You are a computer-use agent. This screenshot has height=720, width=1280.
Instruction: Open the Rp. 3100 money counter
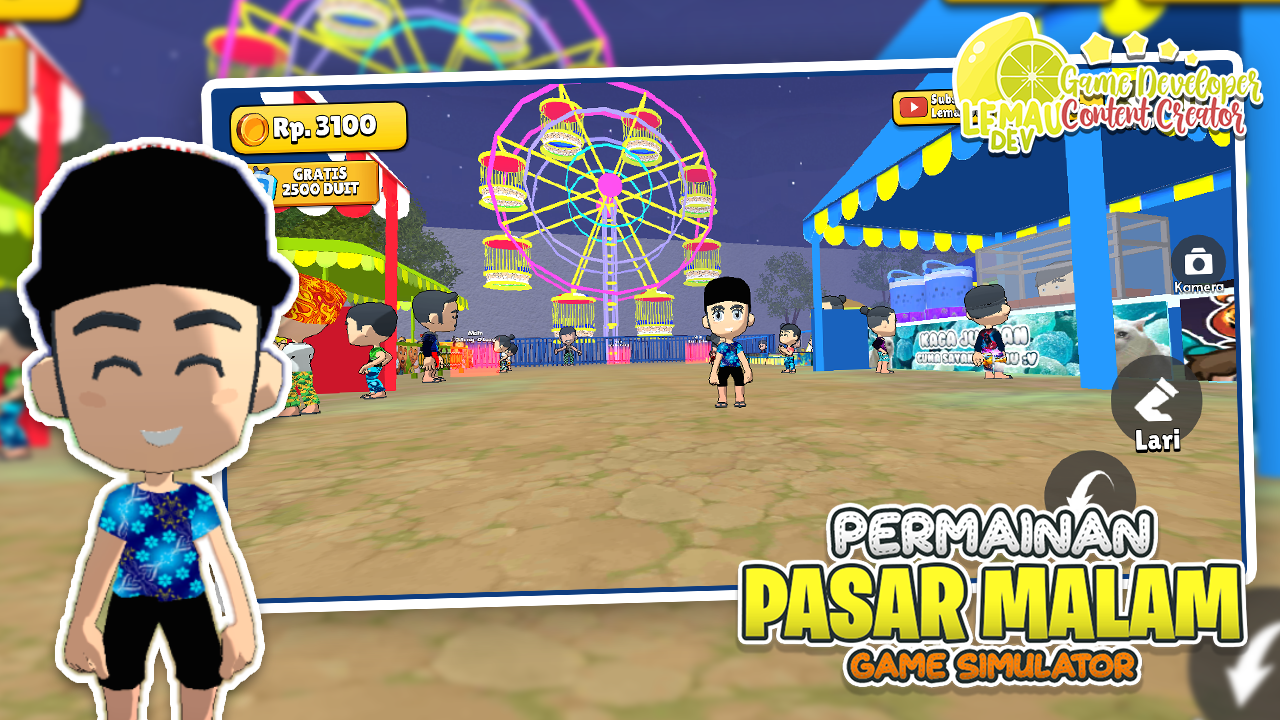tap(318, 127)
